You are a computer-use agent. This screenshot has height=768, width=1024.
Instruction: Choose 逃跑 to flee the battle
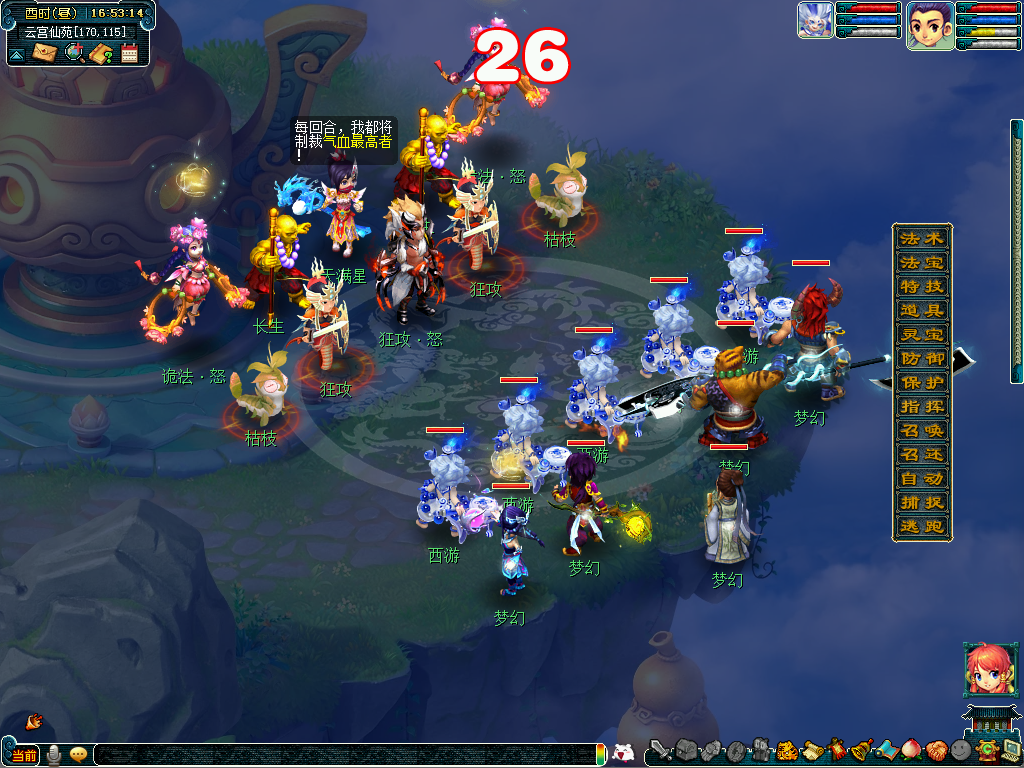click(x=921, y=527)
